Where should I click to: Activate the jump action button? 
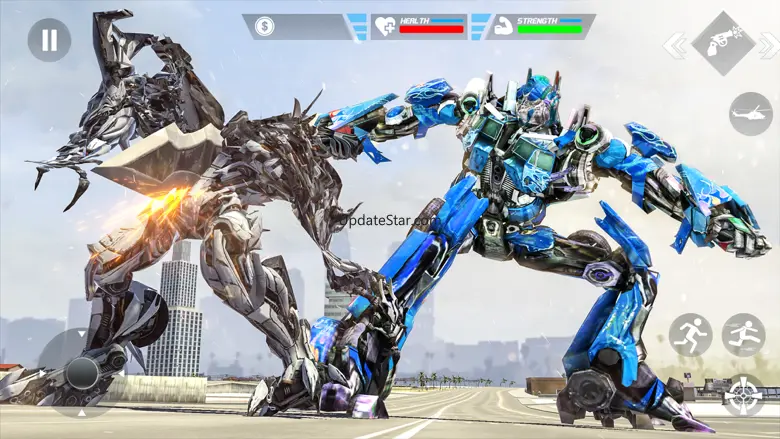point(743,335)
